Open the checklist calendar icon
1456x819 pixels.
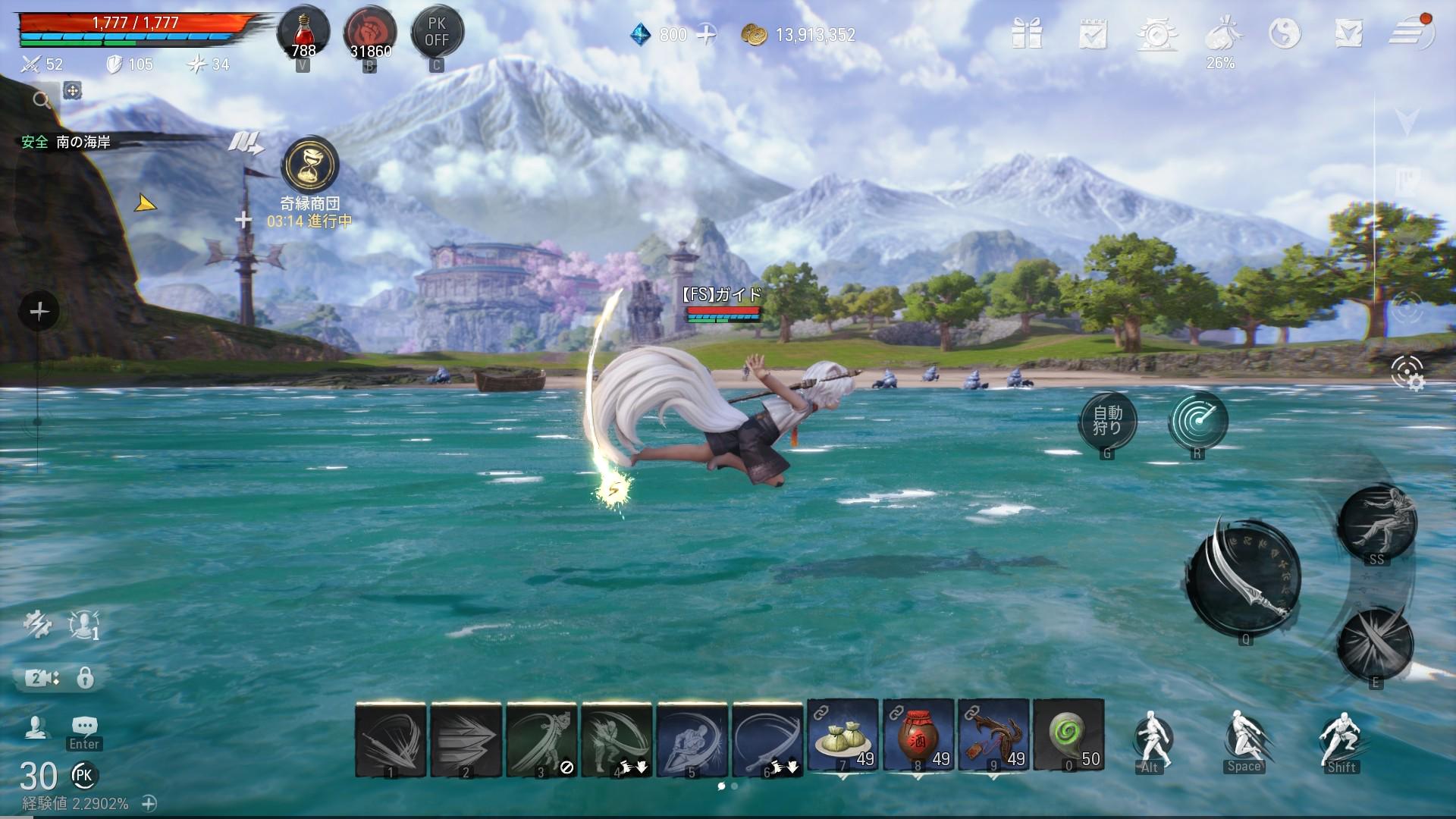[x=1093, y=34]
